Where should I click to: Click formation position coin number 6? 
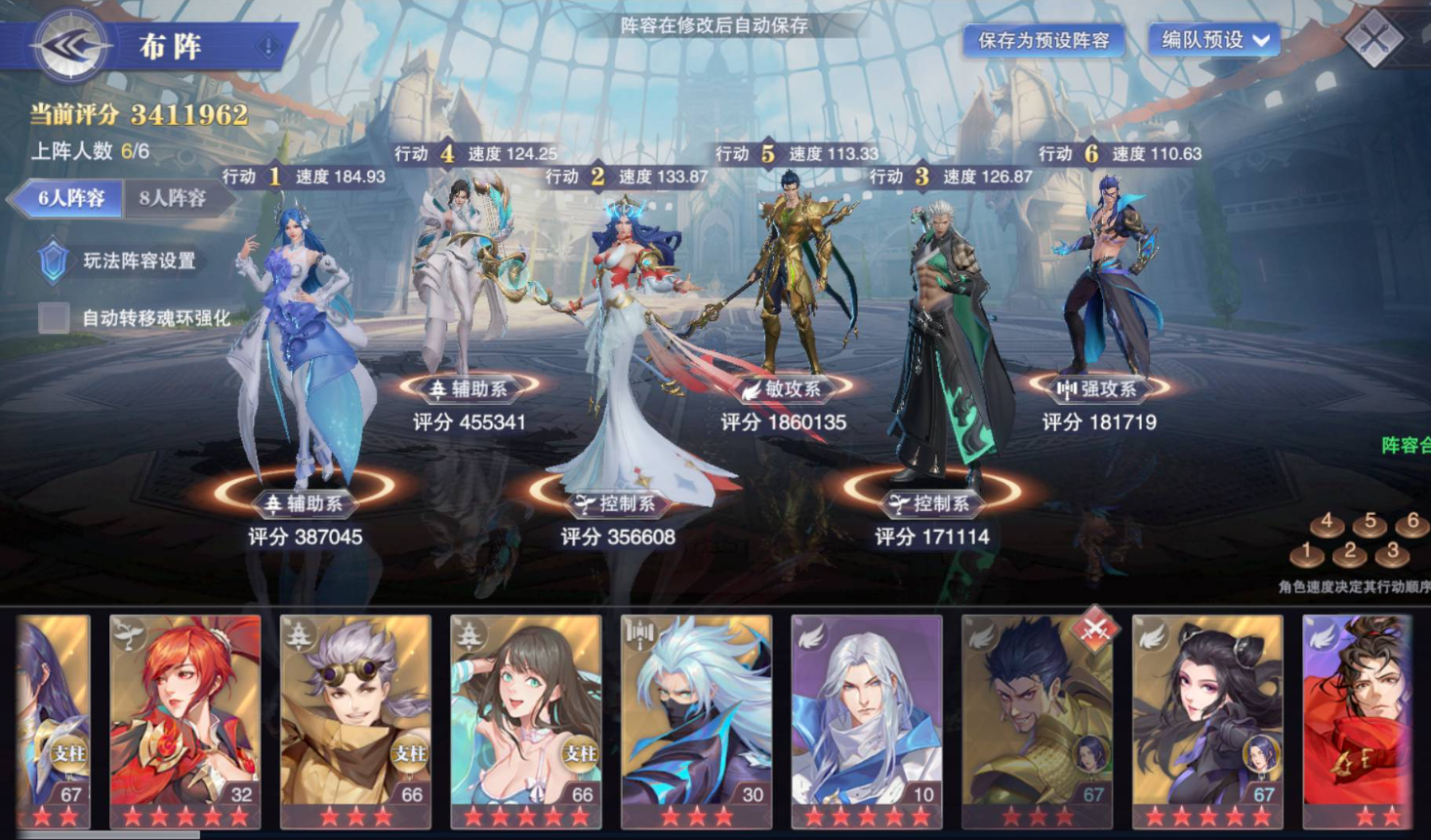1412,525
